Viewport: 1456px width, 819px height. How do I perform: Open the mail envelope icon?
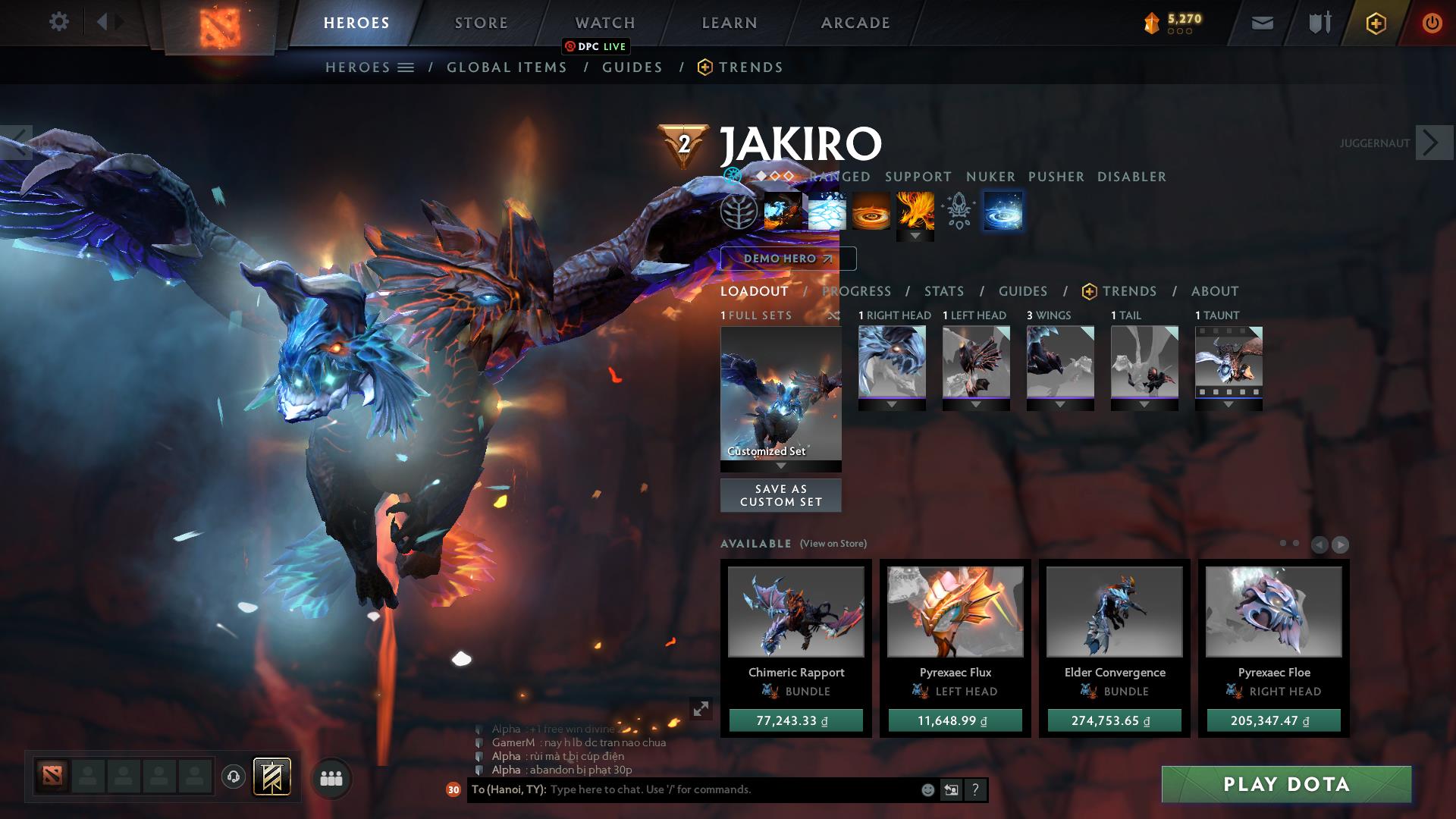click(1263, 23)
